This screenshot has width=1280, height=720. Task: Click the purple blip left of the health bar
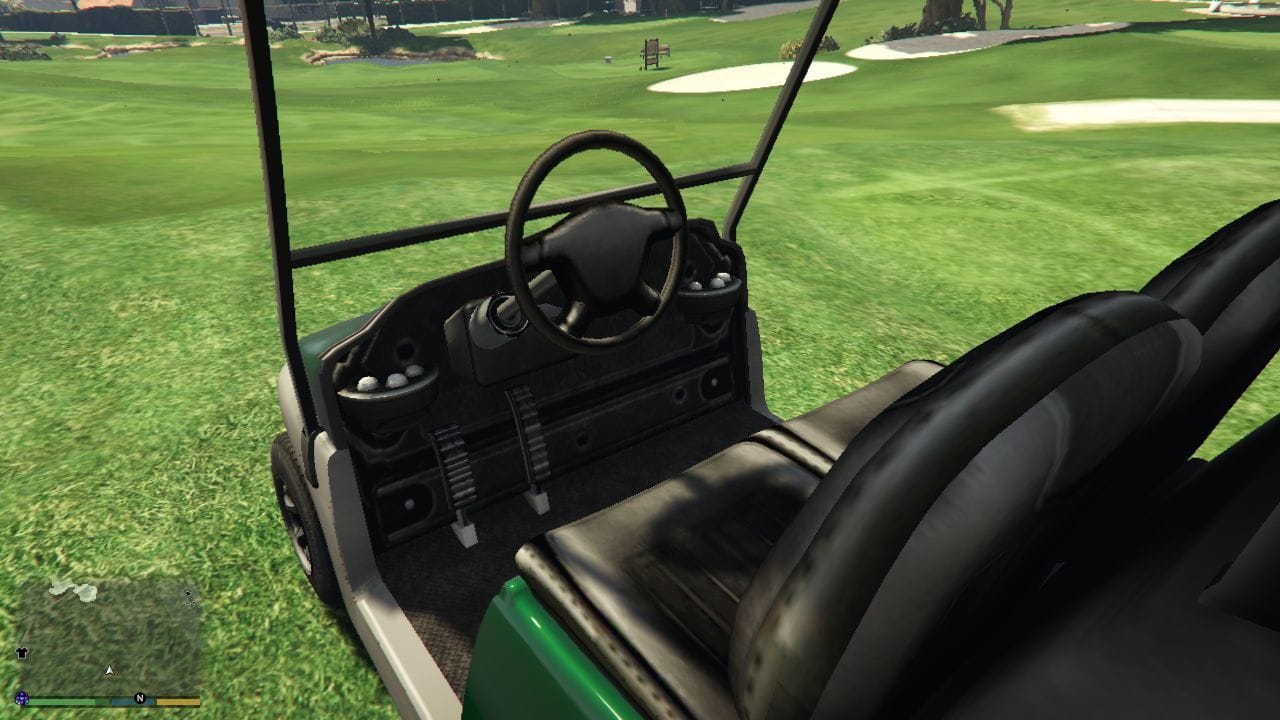pos(22,698)
